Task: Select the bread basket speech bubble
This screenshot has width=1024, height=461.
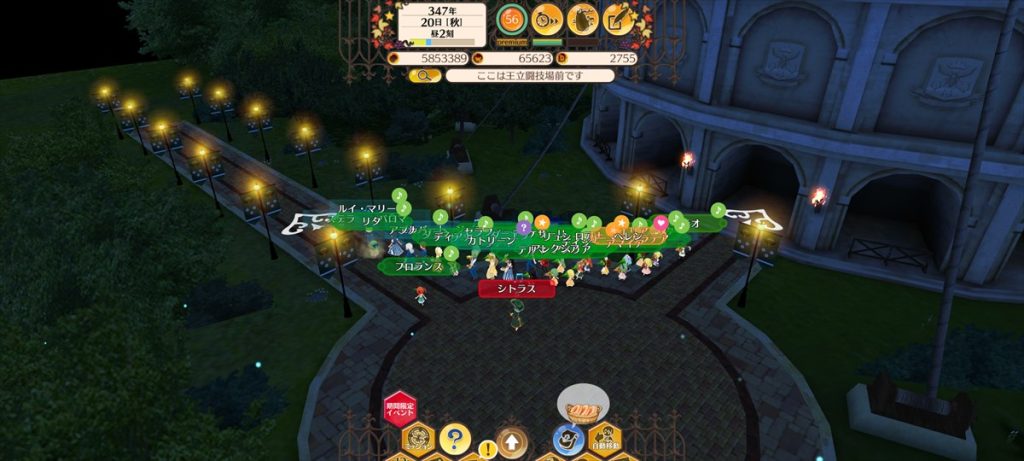Action: tap(582, 408)
